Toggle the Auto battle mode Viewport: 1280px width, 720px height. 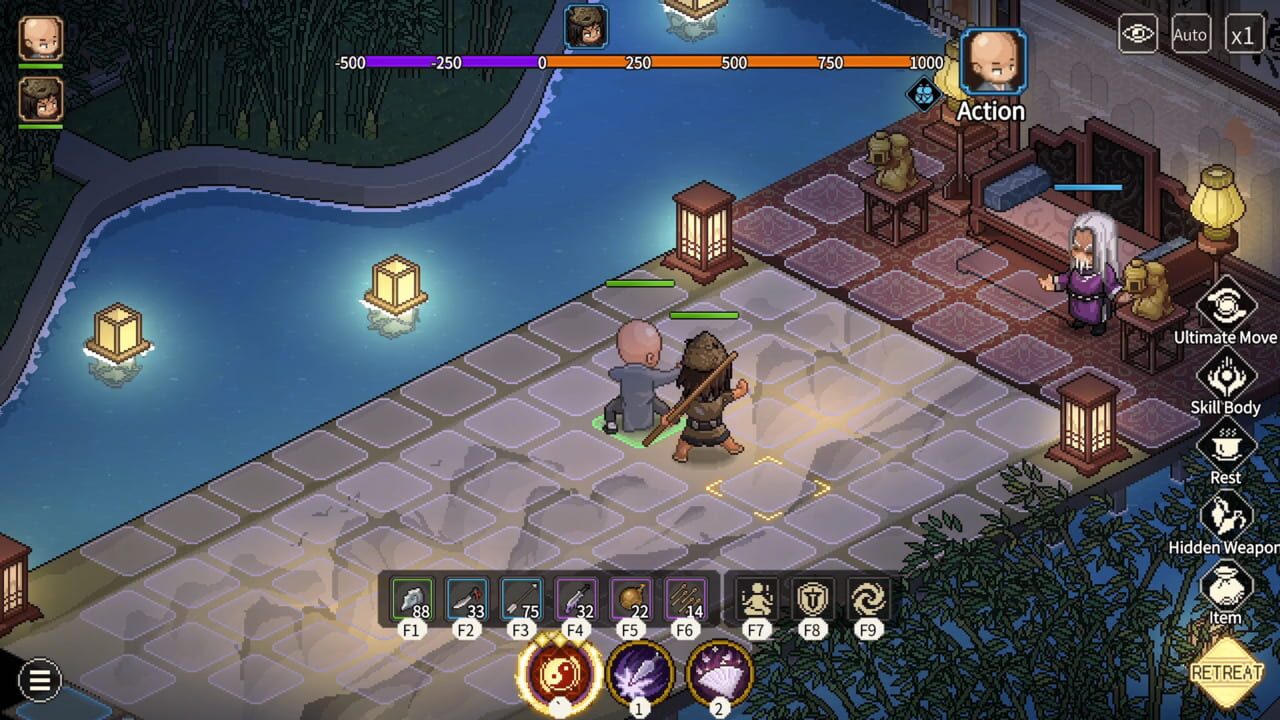1190,34
